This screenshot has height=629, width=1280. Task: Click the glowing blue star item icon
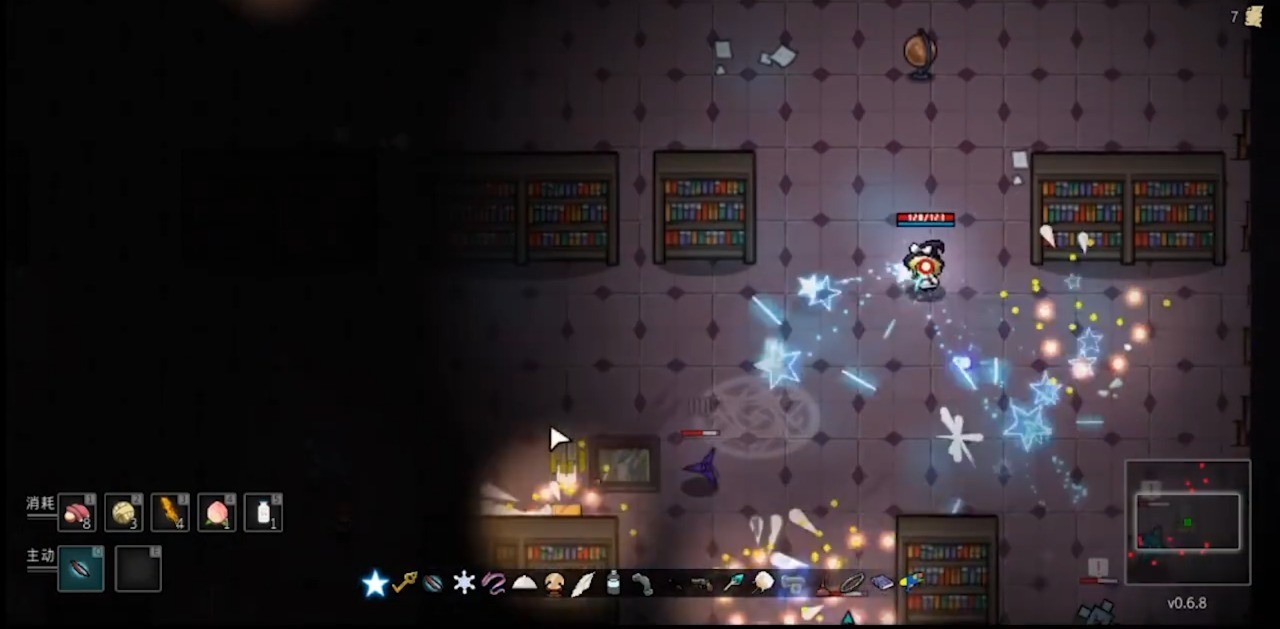pyautogui.click(x=375, y=584)
